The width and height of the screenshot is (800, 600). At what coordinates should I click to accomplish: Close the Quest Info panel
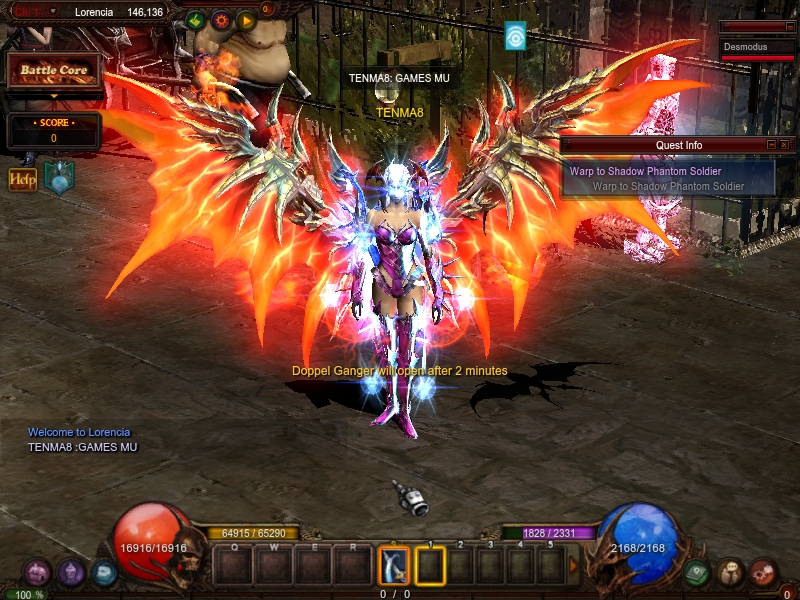point(784,145)
